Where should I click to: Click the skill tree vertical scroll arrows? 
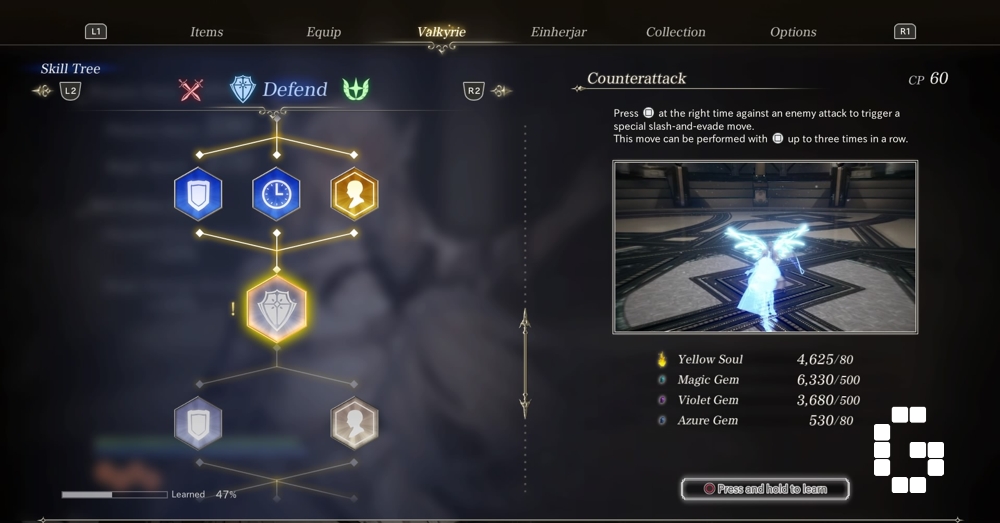tap(525, 363)
